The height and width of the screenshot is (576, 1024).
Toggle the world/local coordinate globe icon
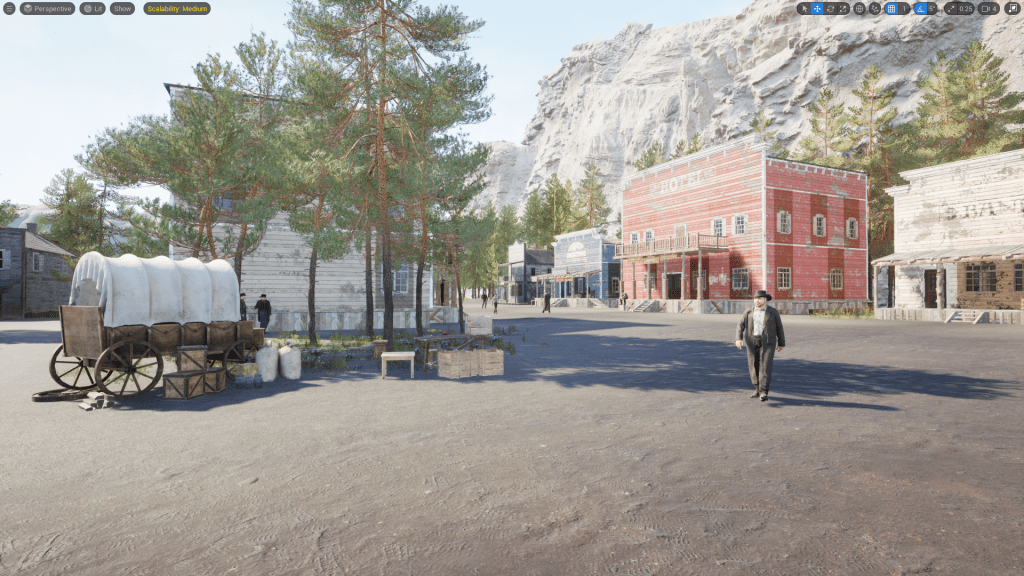point(859,8)
